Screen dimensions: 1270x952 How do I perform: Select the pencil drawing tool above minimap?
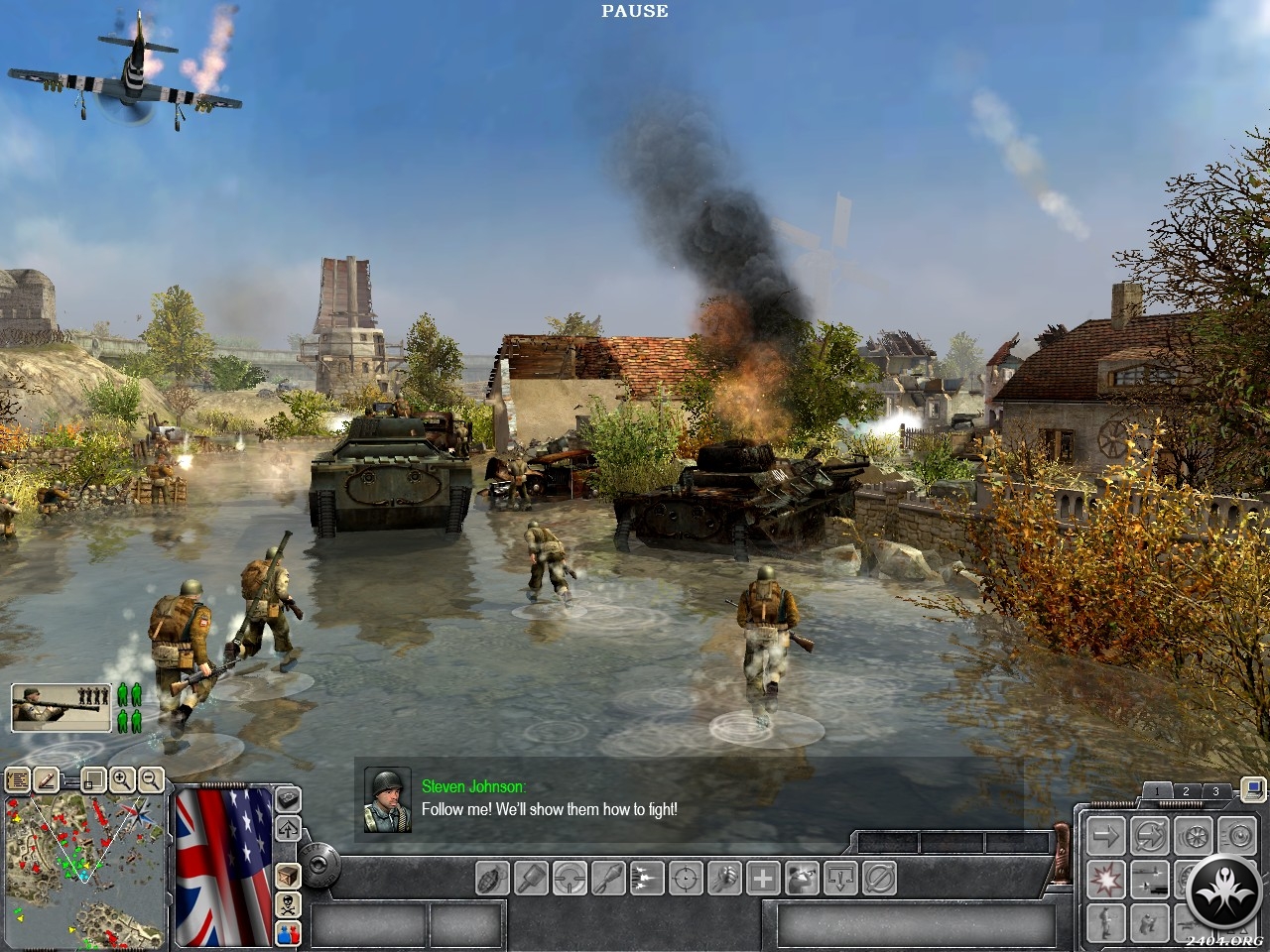click(46, 779)
